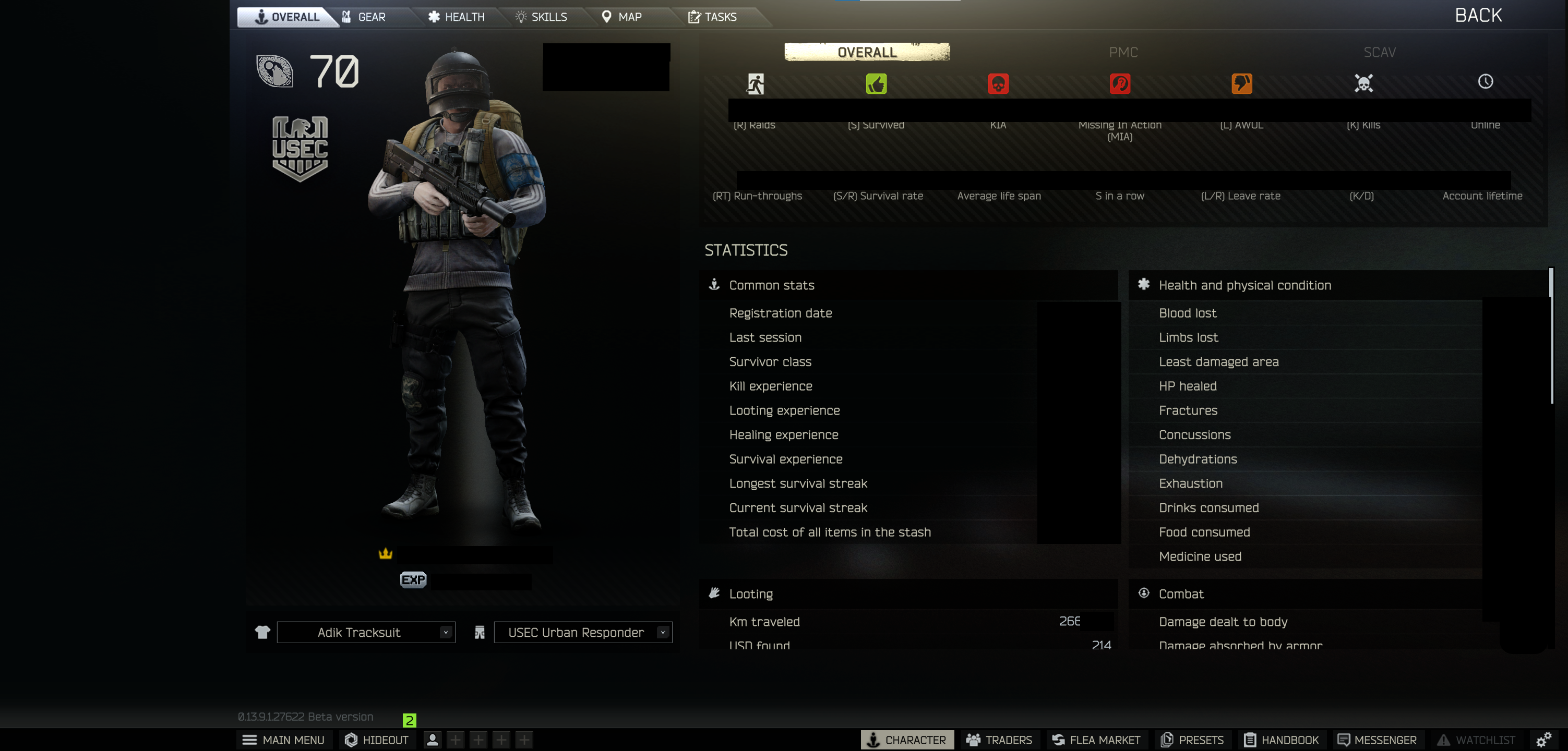Image resolution: width=1568 pixels, height=751 pixels.
Task: Open the Health tab
Action: [457, 17]
